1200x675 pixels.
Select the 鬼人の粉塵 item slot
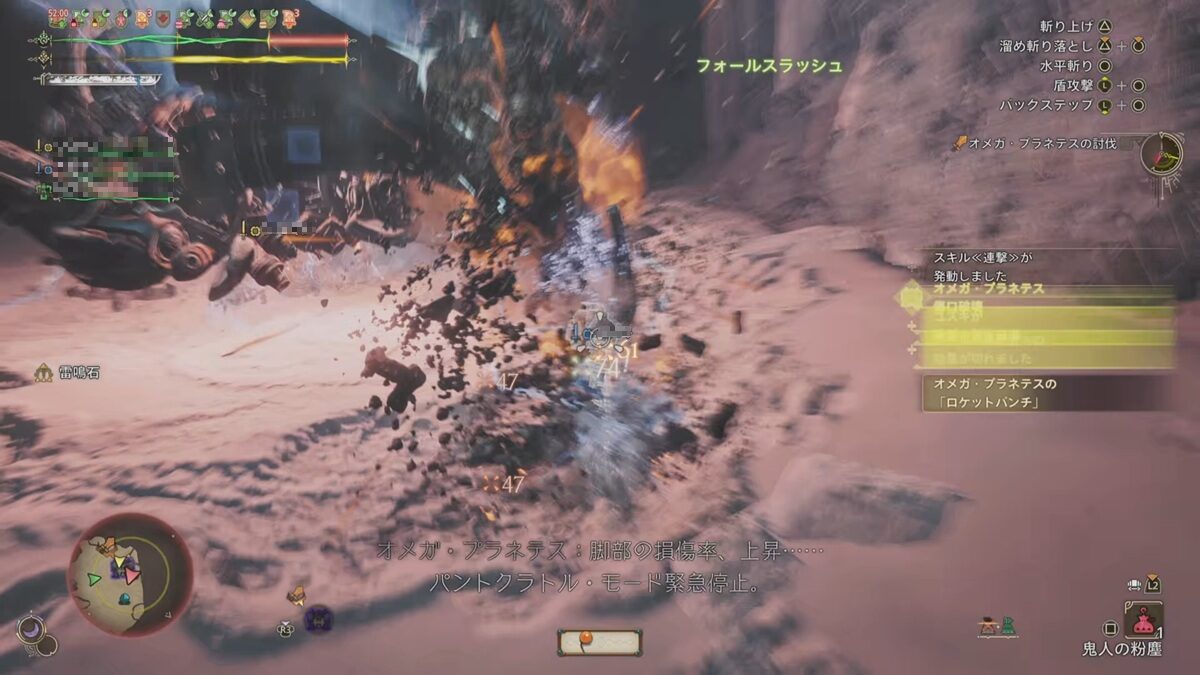point(1143,620)
